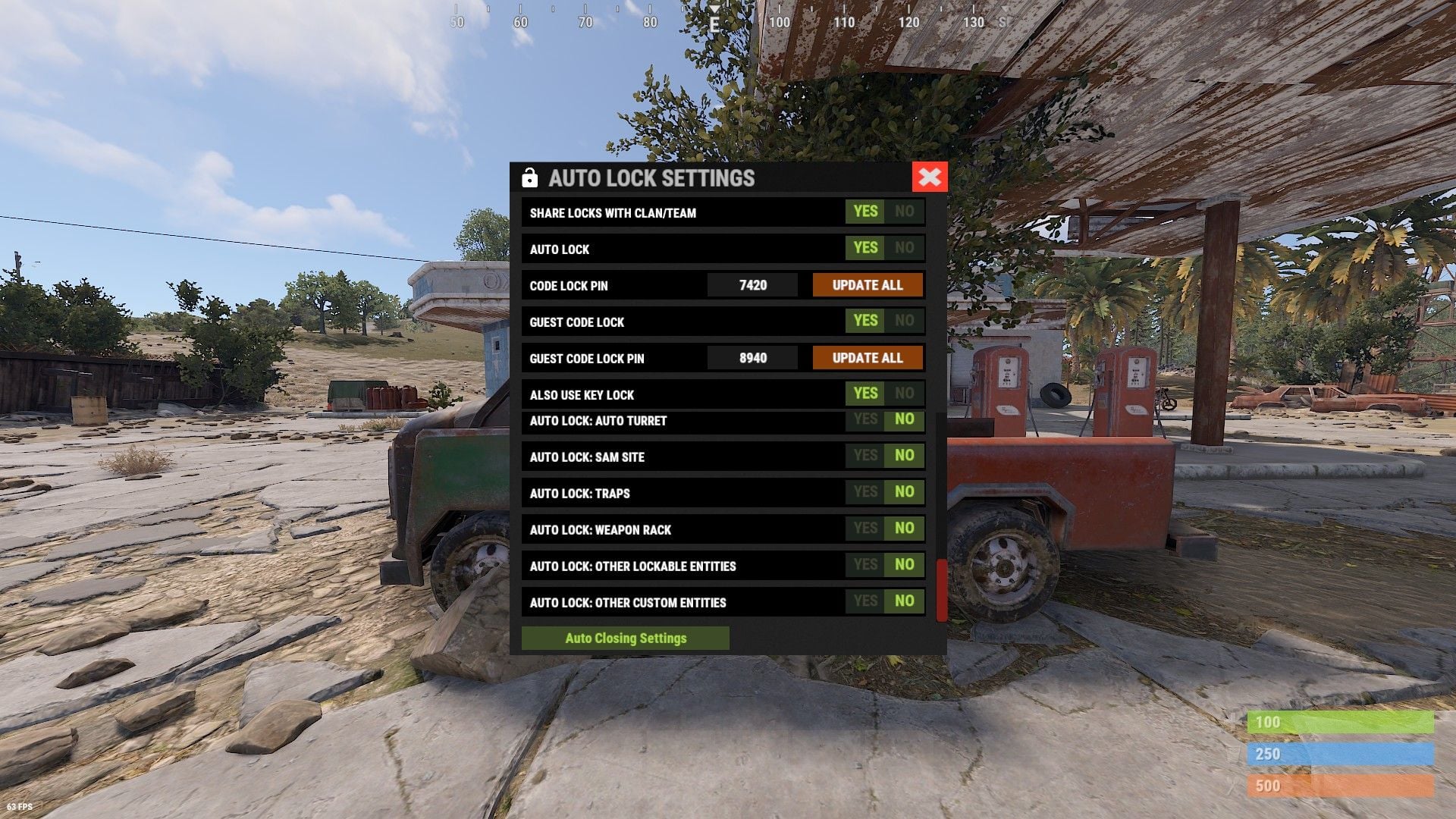
Task: Close the Auto Lock Settings window
Action: point(930,177)
